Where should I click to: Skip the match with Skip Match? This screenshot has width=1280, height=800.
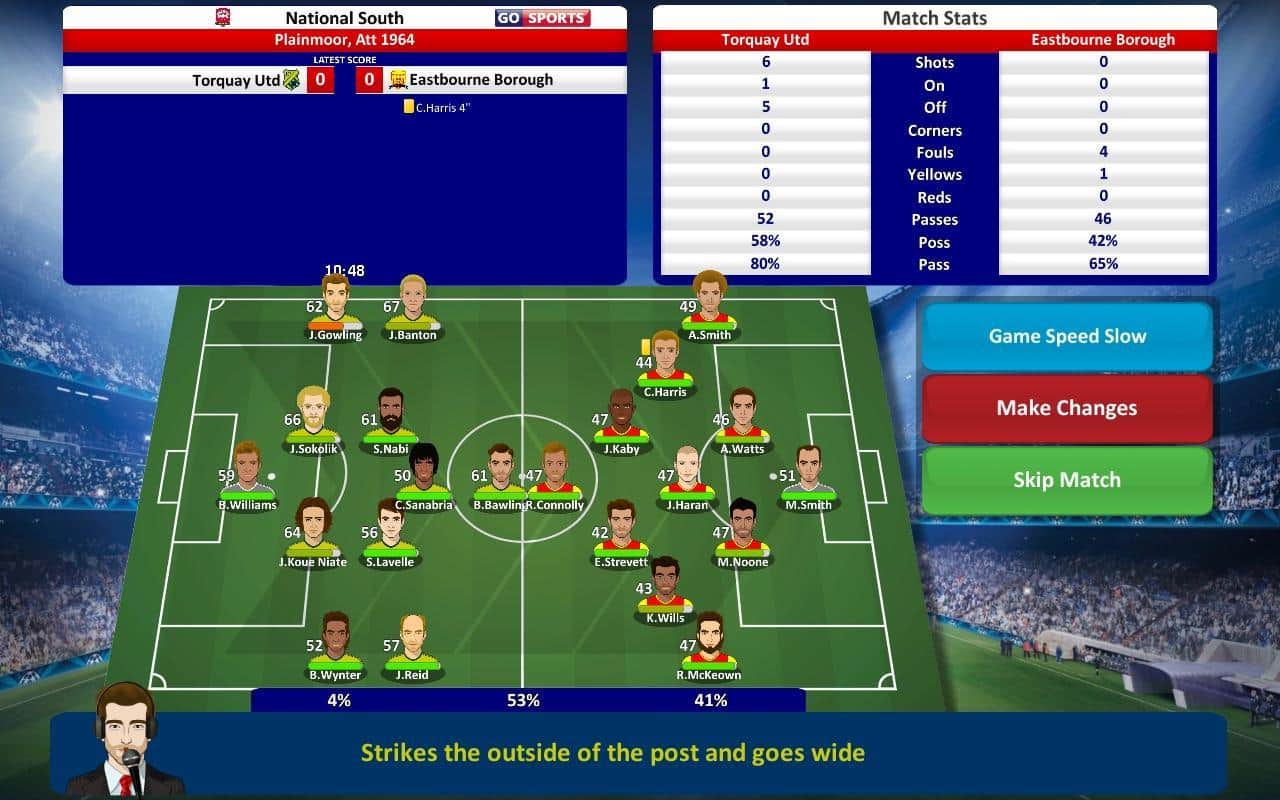tap(1067, 480)
